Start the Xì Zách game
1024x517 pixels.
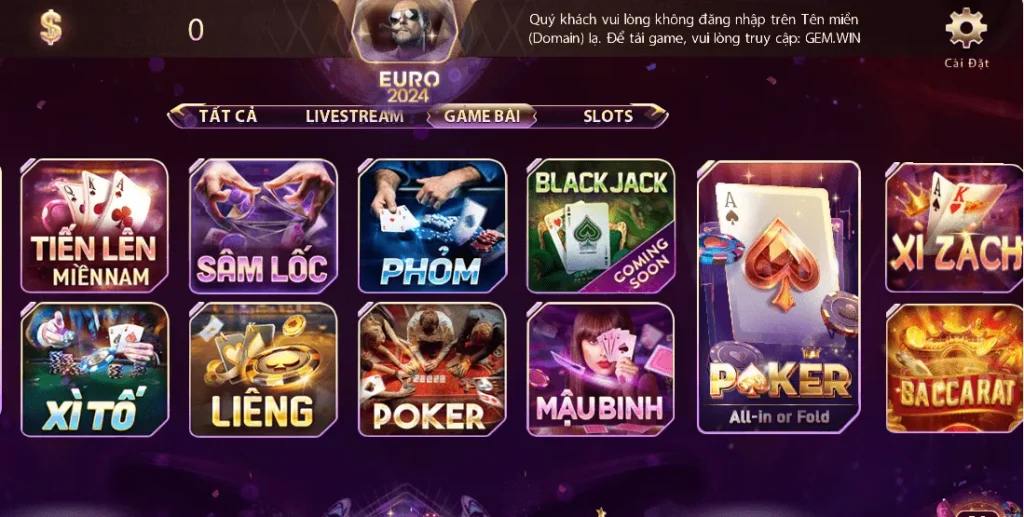pyautogui.click(x=954, y=228)
